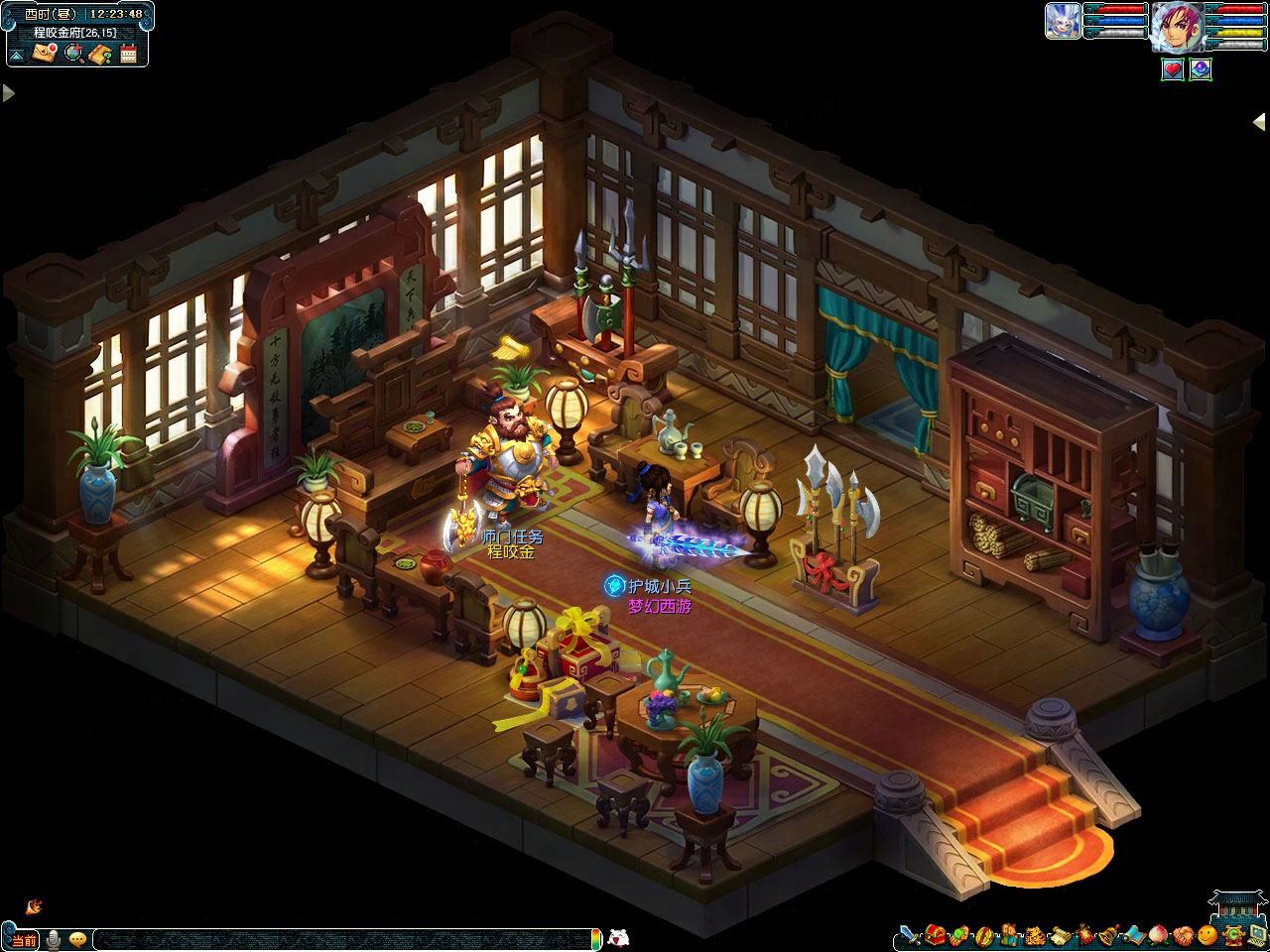Image resolution: width=1270 pixels, height=952 pixels.
Task: Switch the chat channel via 当前 button
Action: pos(24,939)
